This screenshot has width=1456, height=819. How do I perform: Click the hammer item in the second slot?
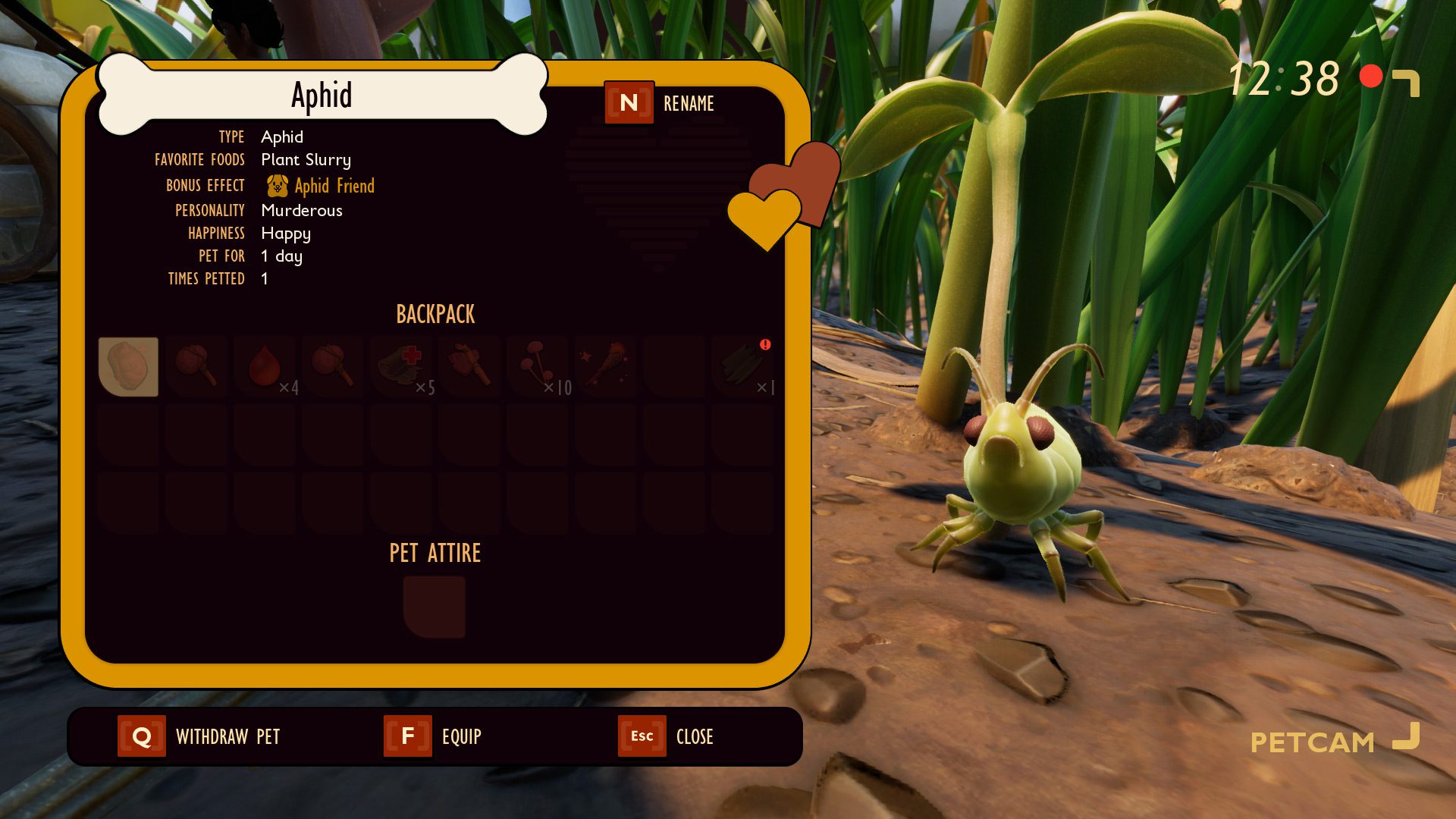coord(197,366)
